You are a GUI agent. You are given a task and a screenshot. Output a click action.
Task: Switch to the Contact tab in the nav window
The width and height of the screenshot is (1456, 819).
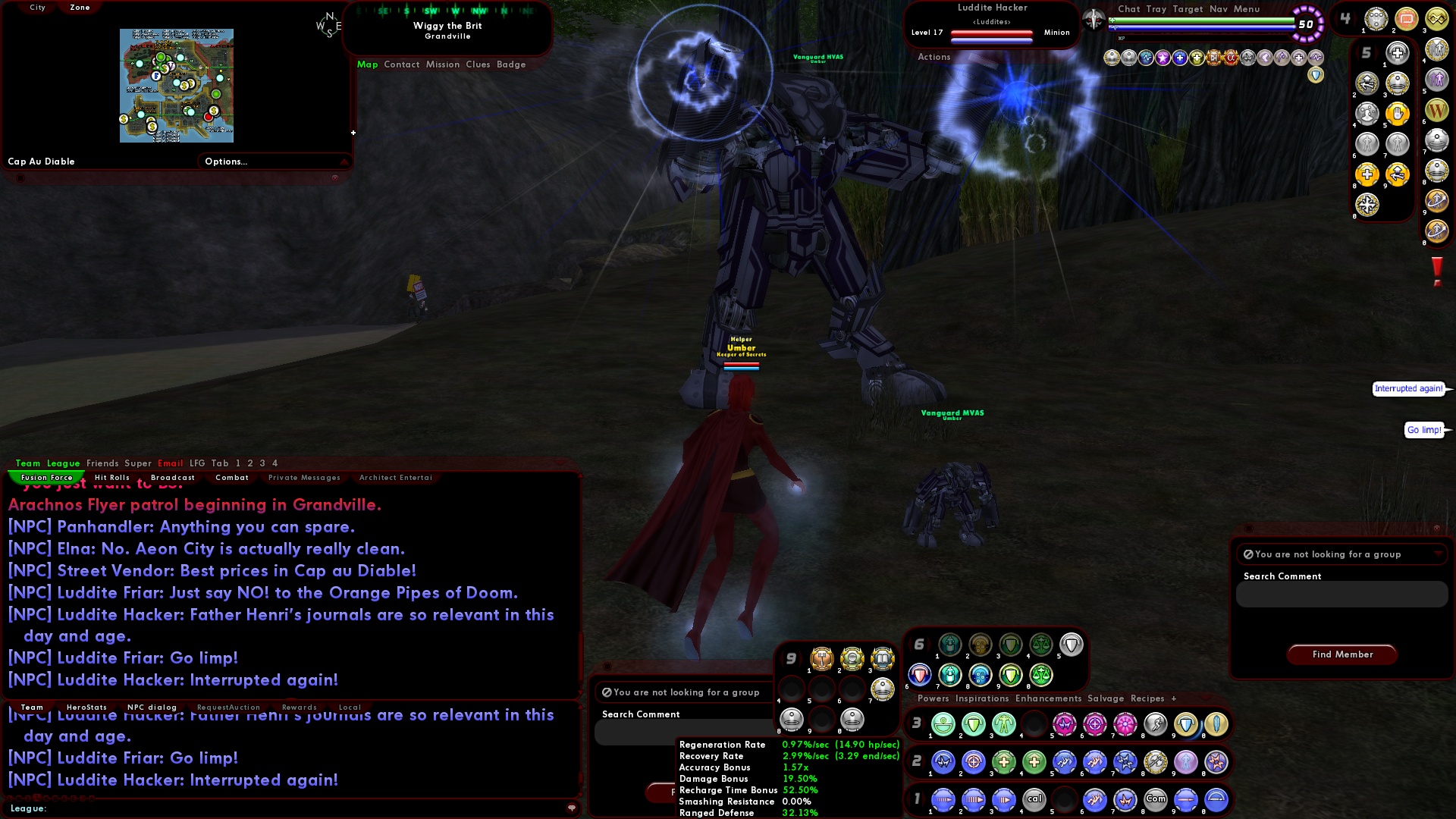point(401,64)
